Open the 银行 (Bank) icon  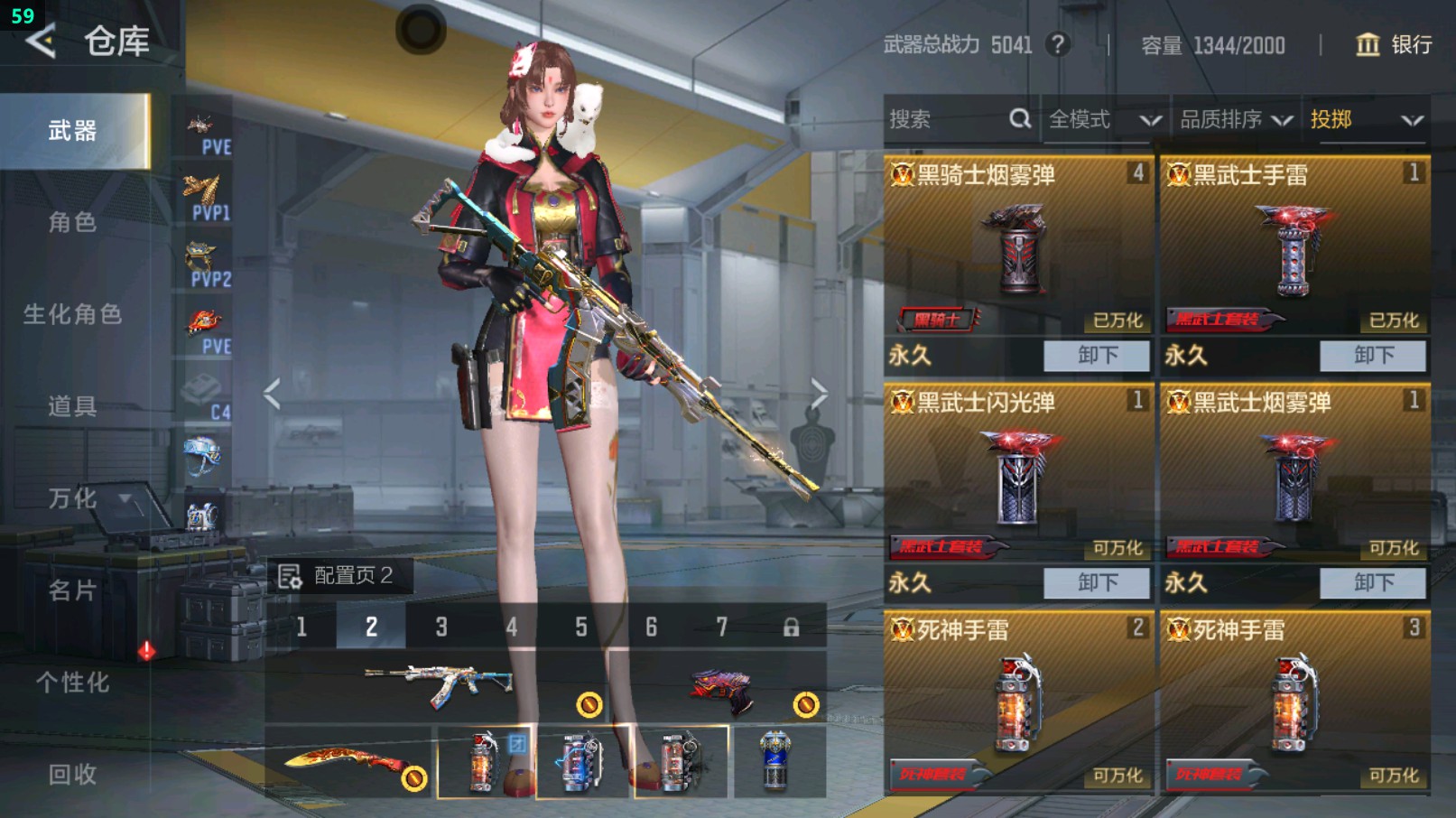tap(1368, 45)
